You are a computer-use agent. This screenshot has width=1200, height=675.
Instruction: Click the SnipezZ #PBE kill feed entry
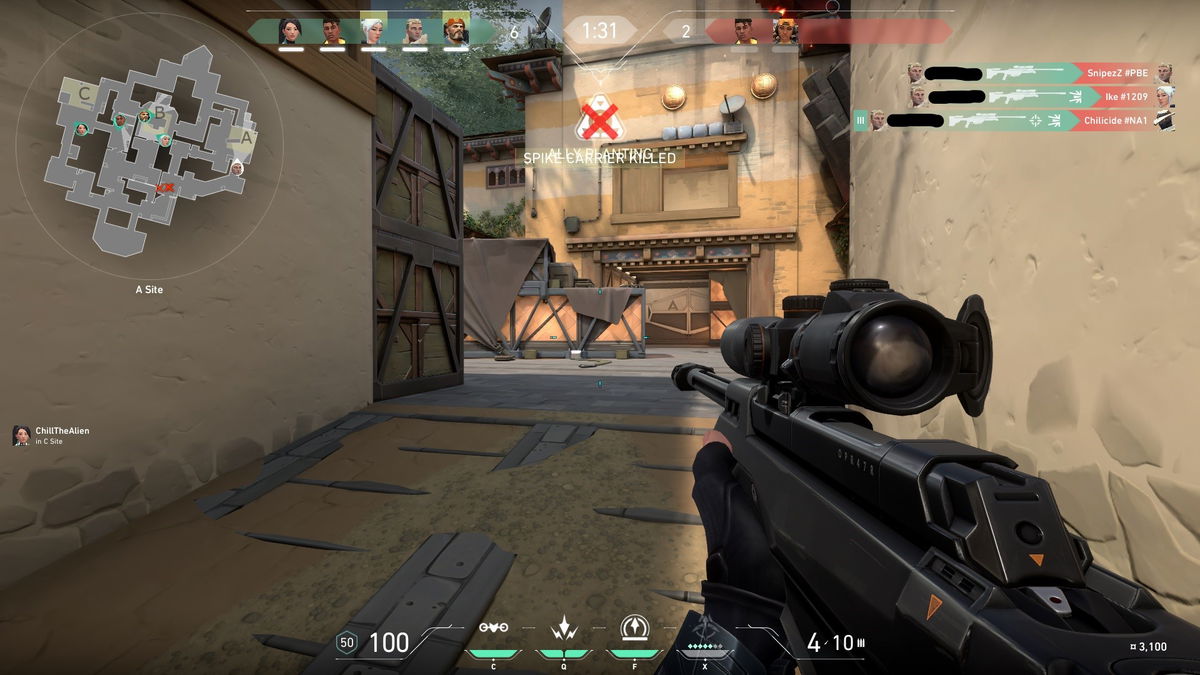coord(1040,72)
